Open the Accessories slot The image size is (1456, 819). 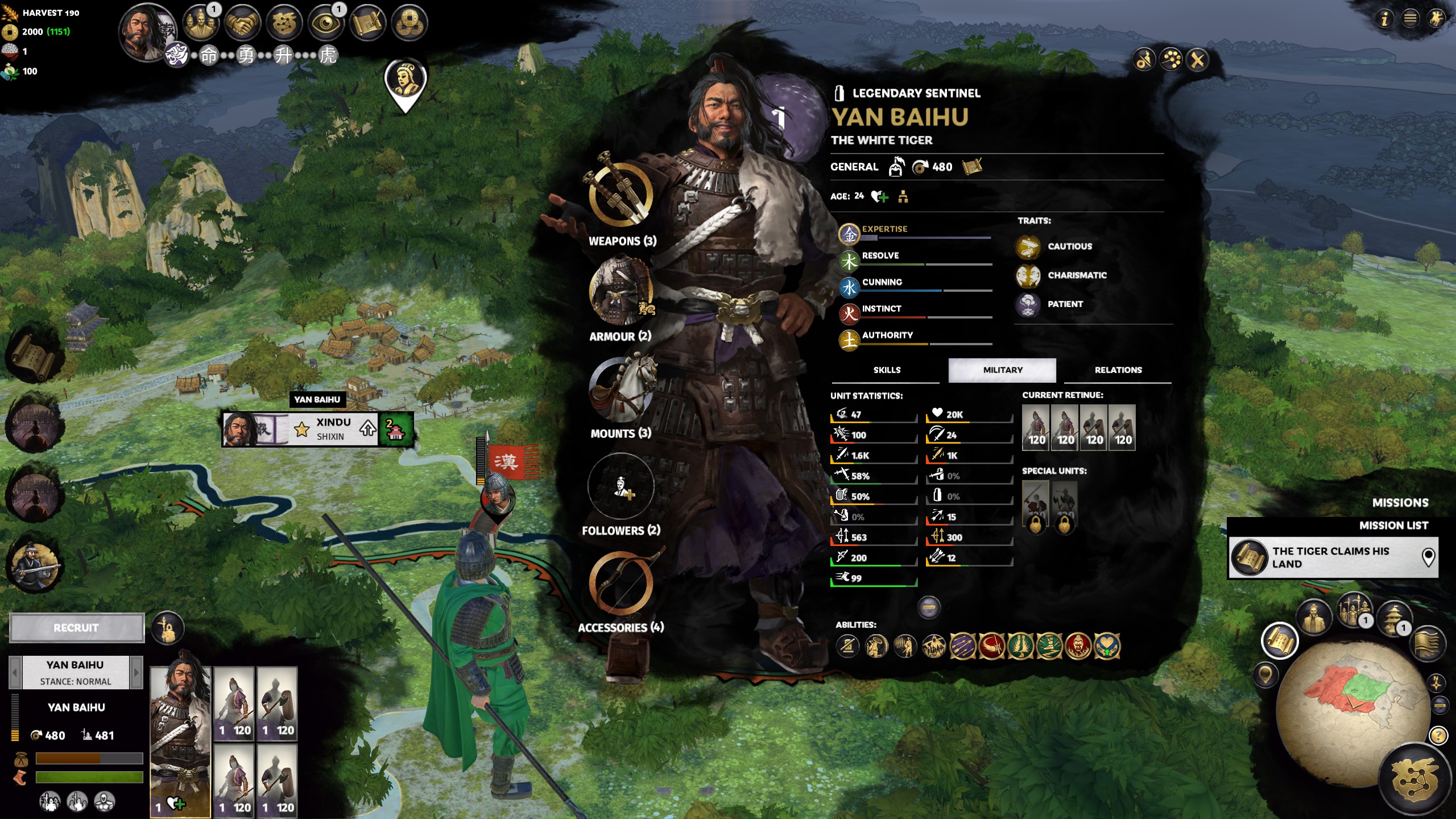[621, 584]
